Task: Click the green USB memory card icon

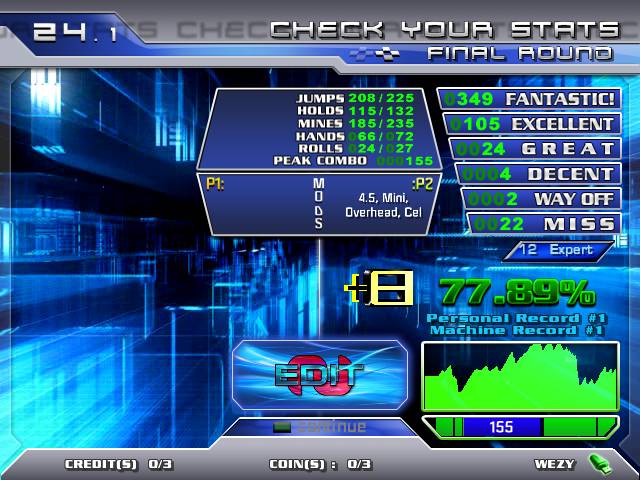Action: tap(599, 463)
